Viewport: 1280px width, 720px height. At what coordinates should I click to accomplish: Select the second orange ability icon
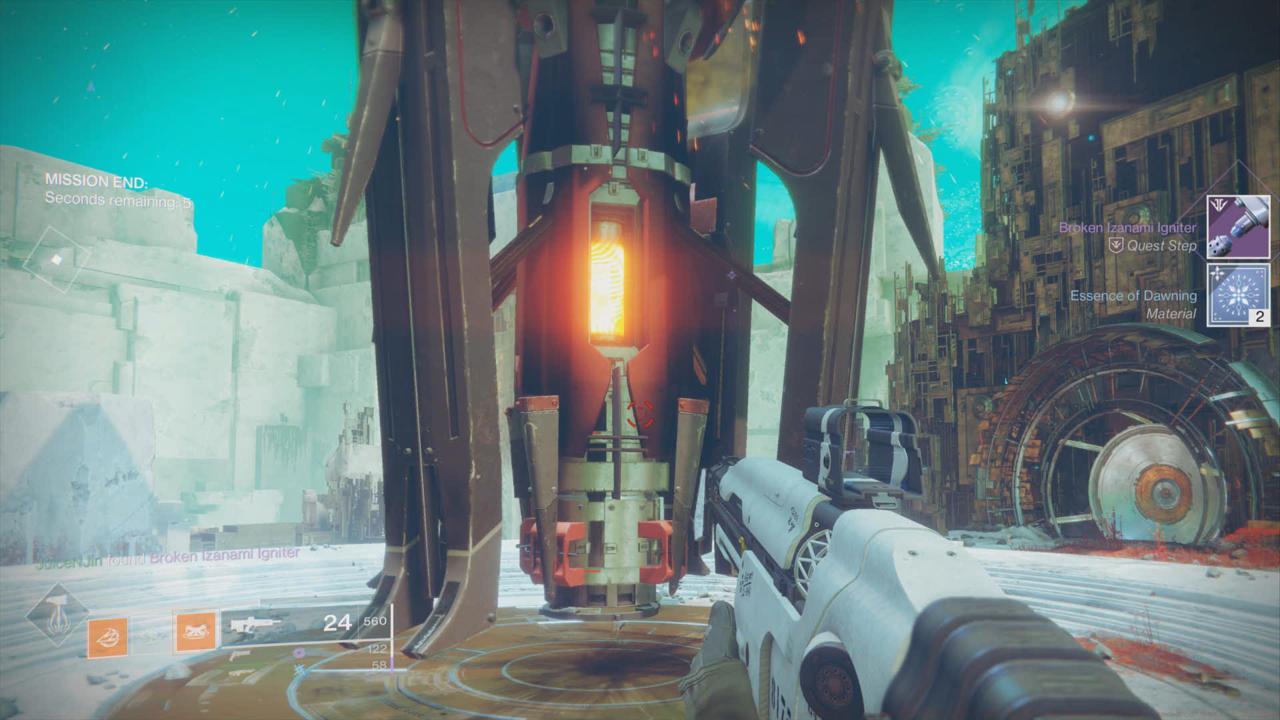click(x=195, y=631)
